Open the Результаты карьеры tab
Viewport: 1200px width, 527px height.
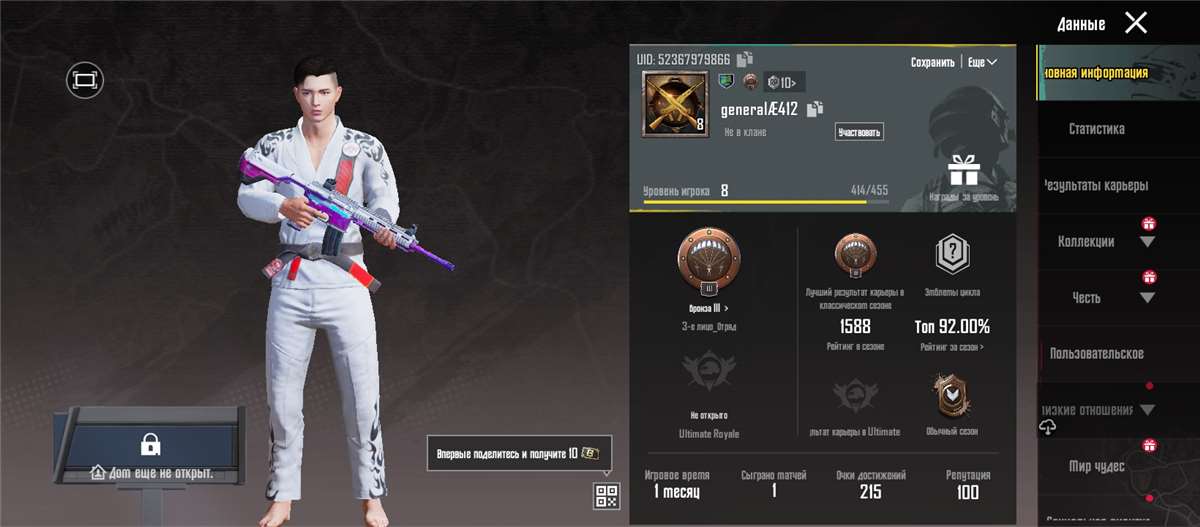coord(1096,185)
